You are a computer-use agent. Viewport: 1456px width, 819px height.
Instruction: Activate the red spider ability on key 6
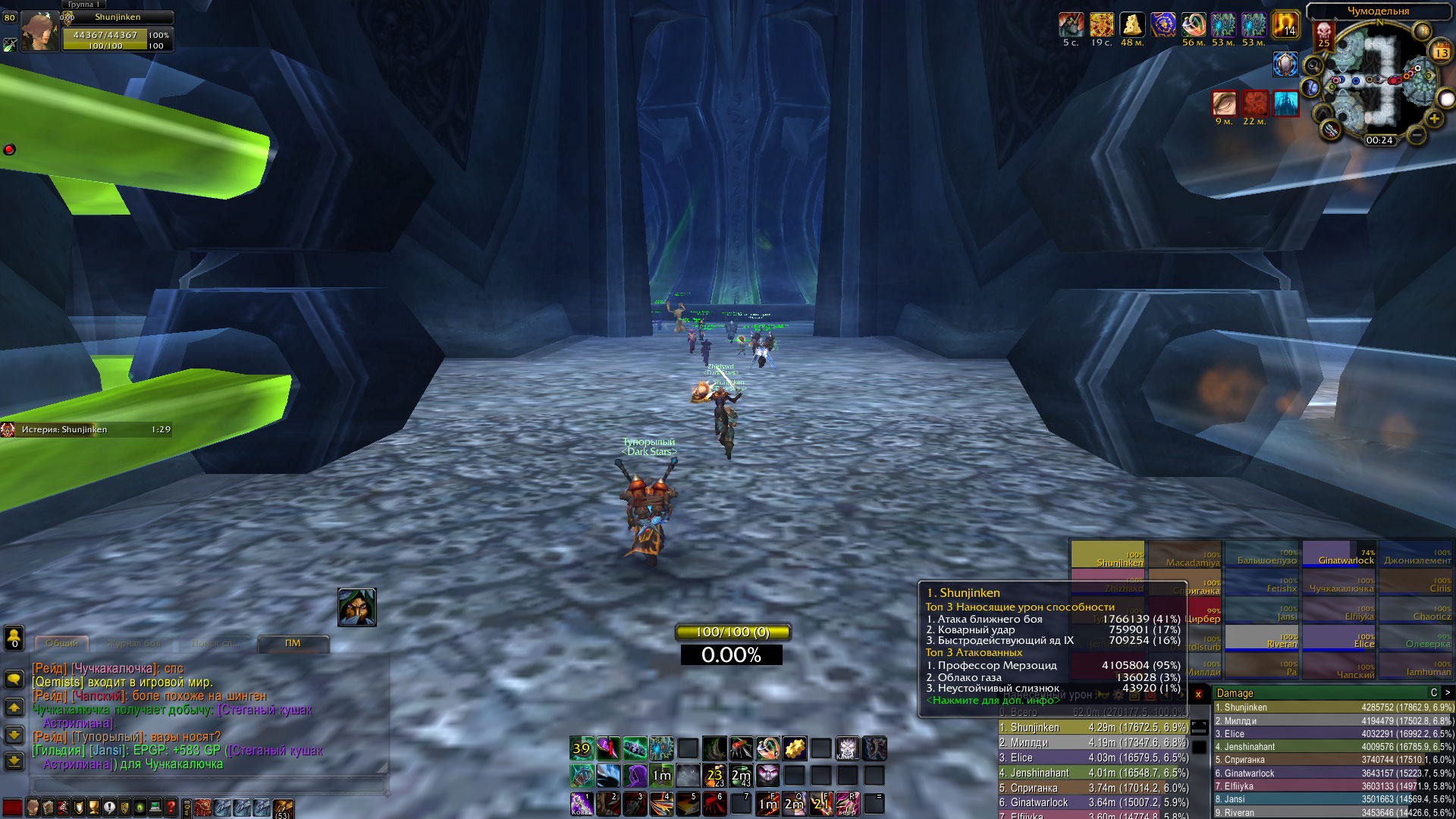(x=713, y=803)
